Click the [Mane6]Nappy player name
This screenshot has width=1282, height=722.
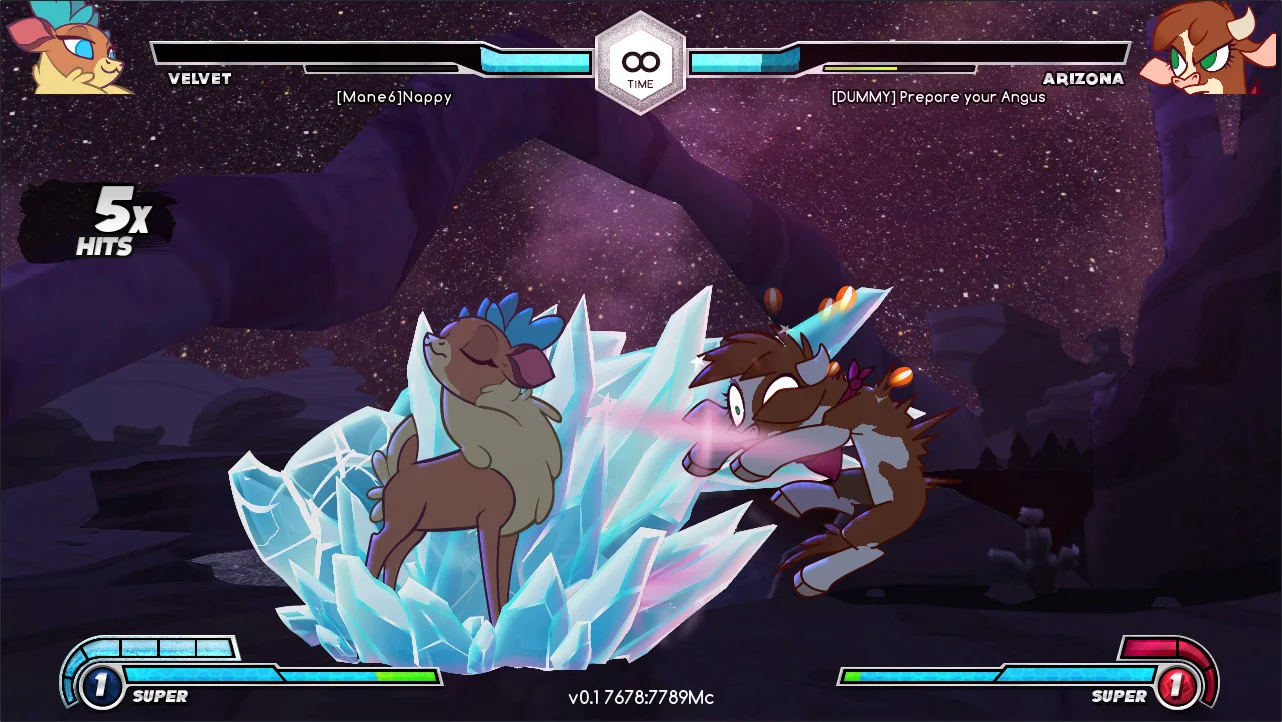(394, 97)
